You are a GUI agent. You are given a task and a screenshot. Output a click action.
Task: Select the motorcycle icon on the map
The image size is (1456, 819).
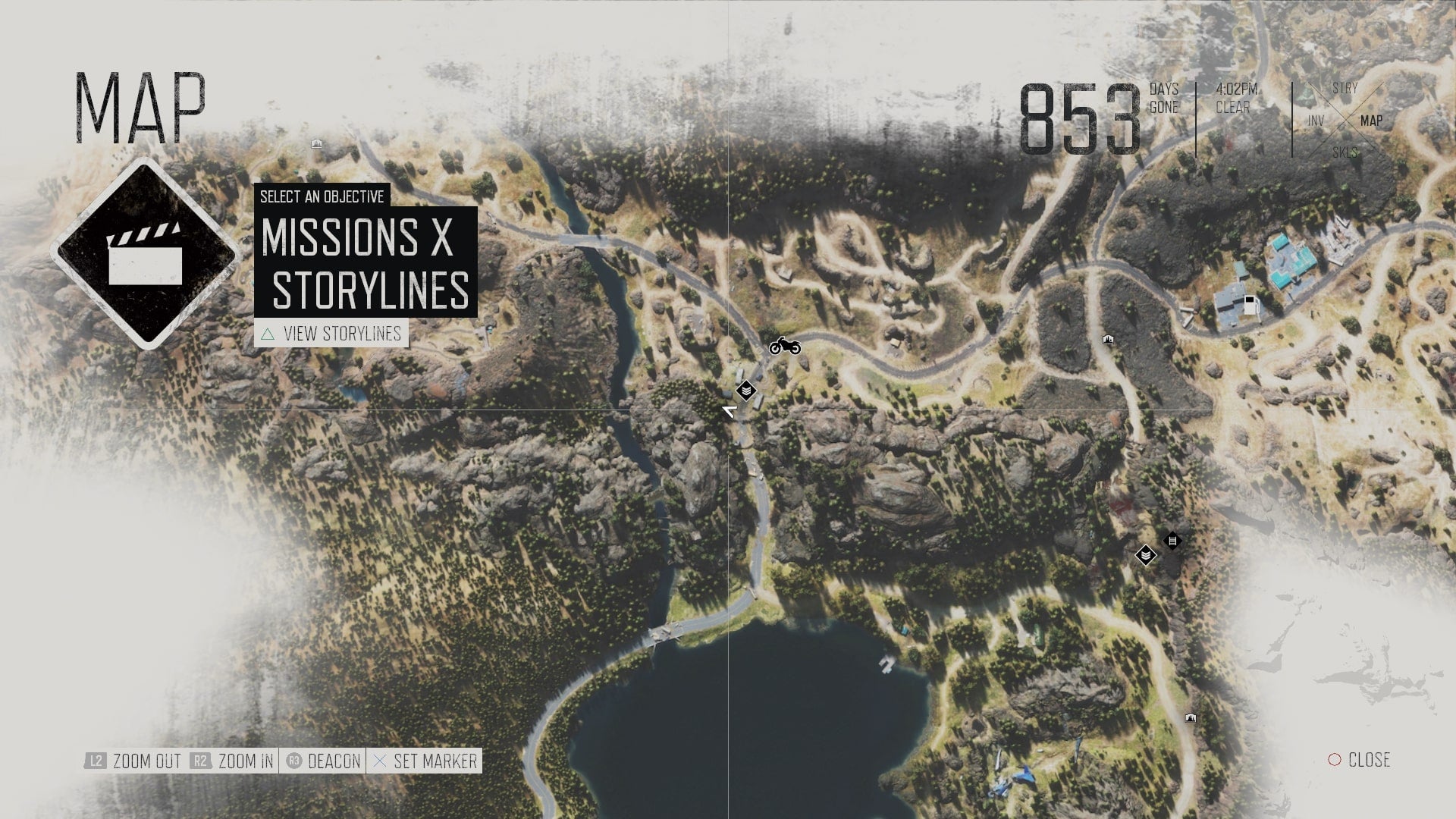[x=785, y=347]
